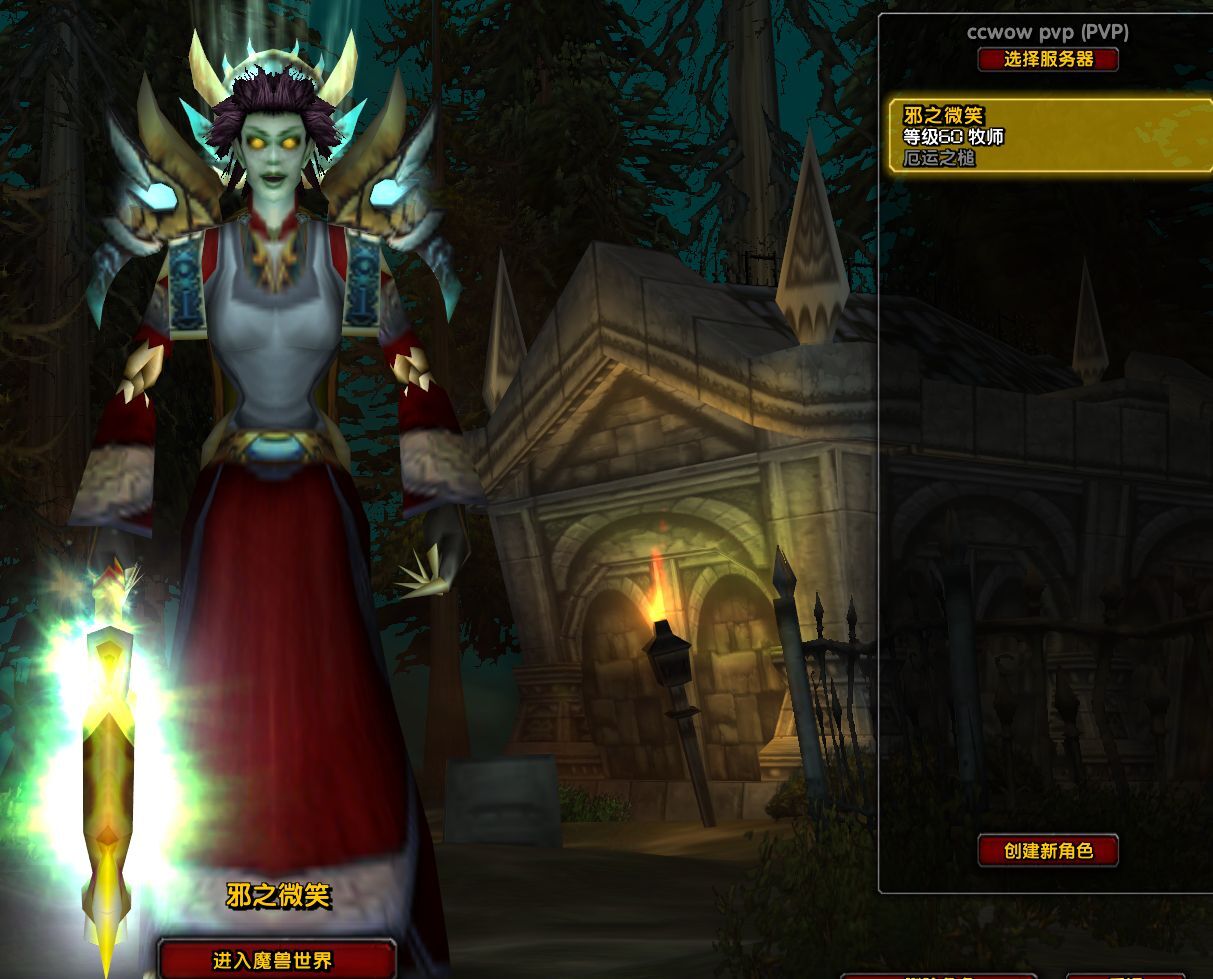Image resolution: width=1213 pixels, height=979 pixels.
Task: Select the character 邪之微笑 in the list
Action: pyautogui.click(x=1048, y=135)
